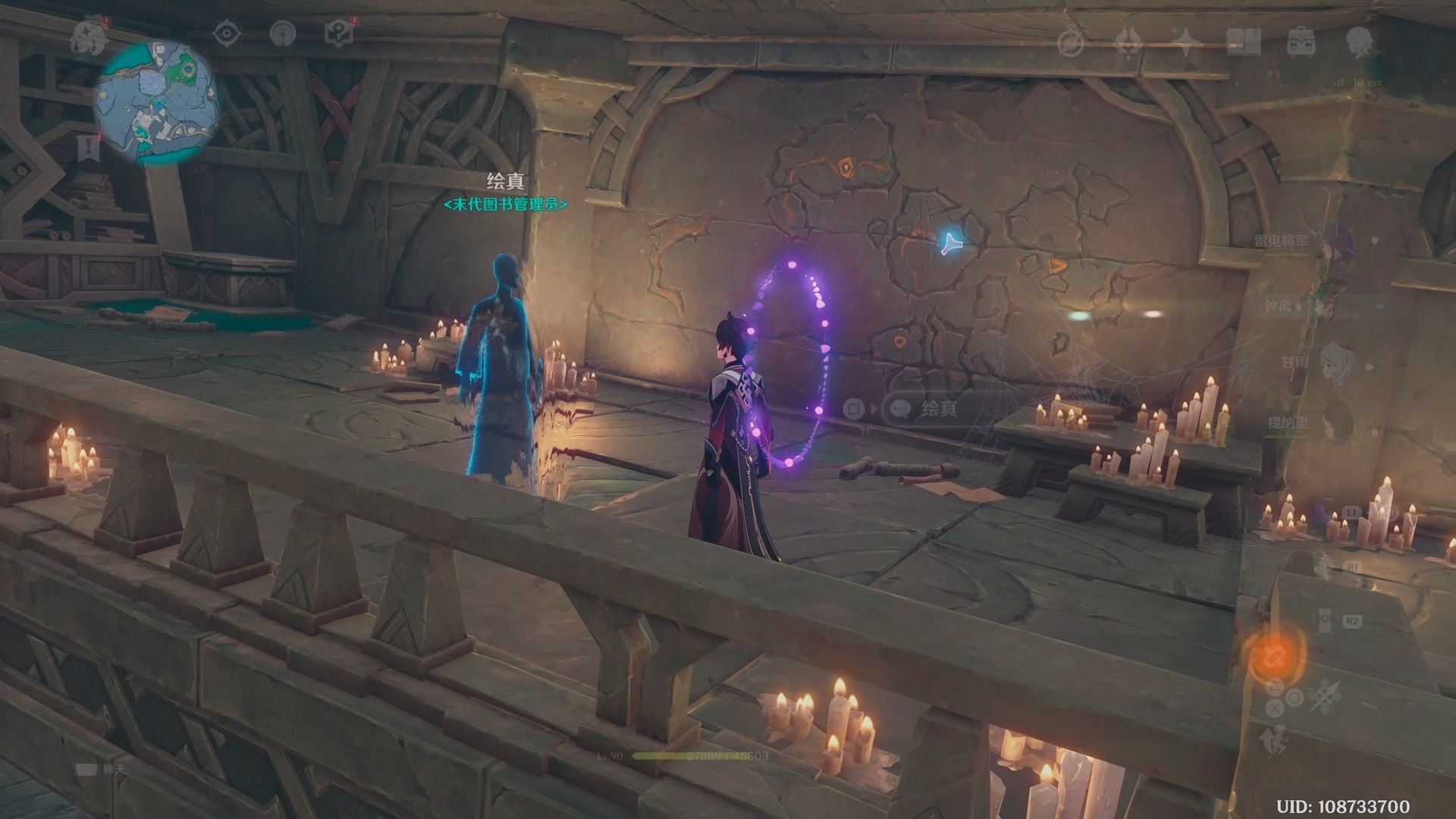Open the Adventurer Handbook book icon
Screen dimensions: 1456x819
click(1243, 42)
